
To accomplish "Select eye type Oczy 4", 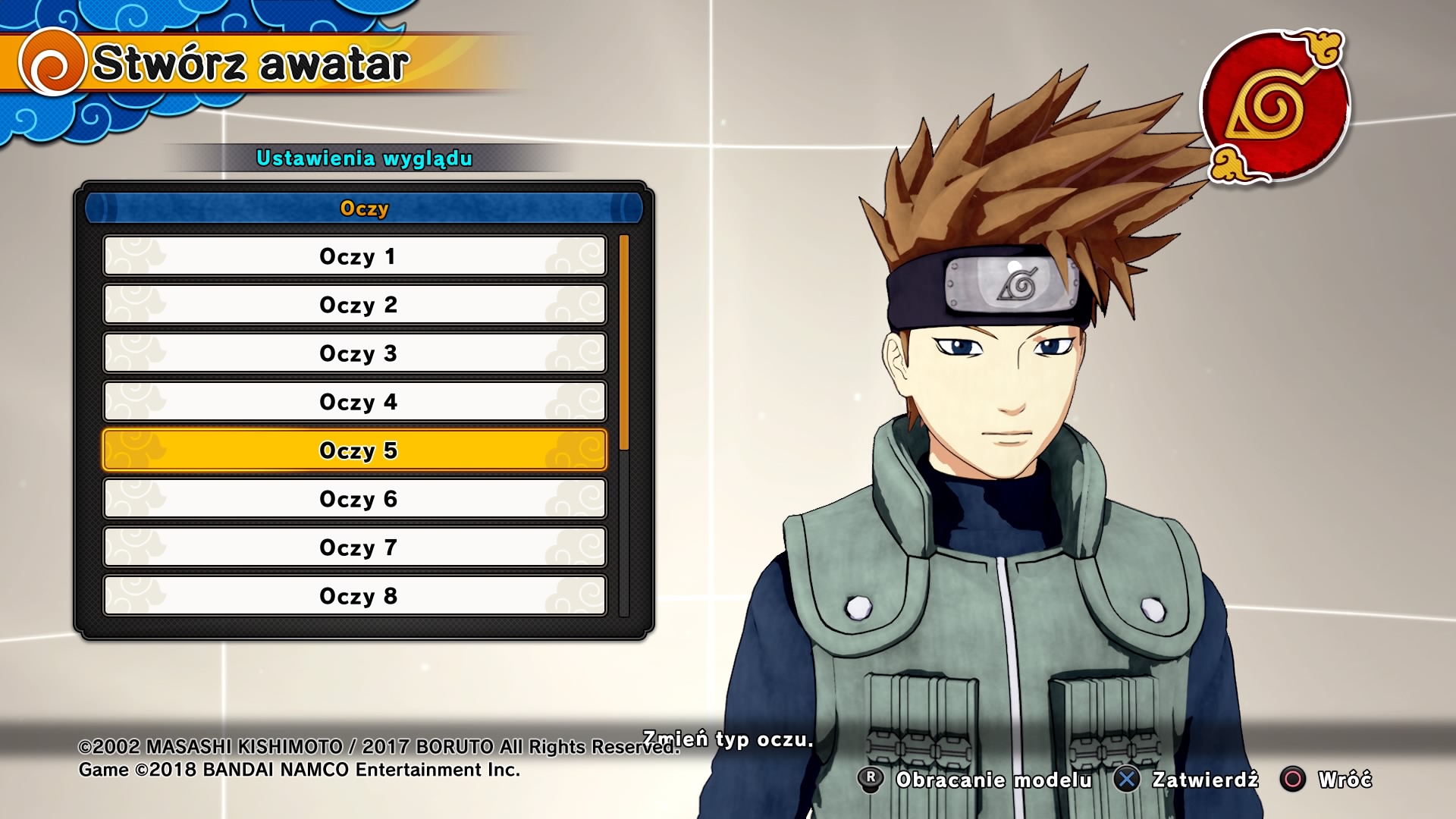I will 355,402.
